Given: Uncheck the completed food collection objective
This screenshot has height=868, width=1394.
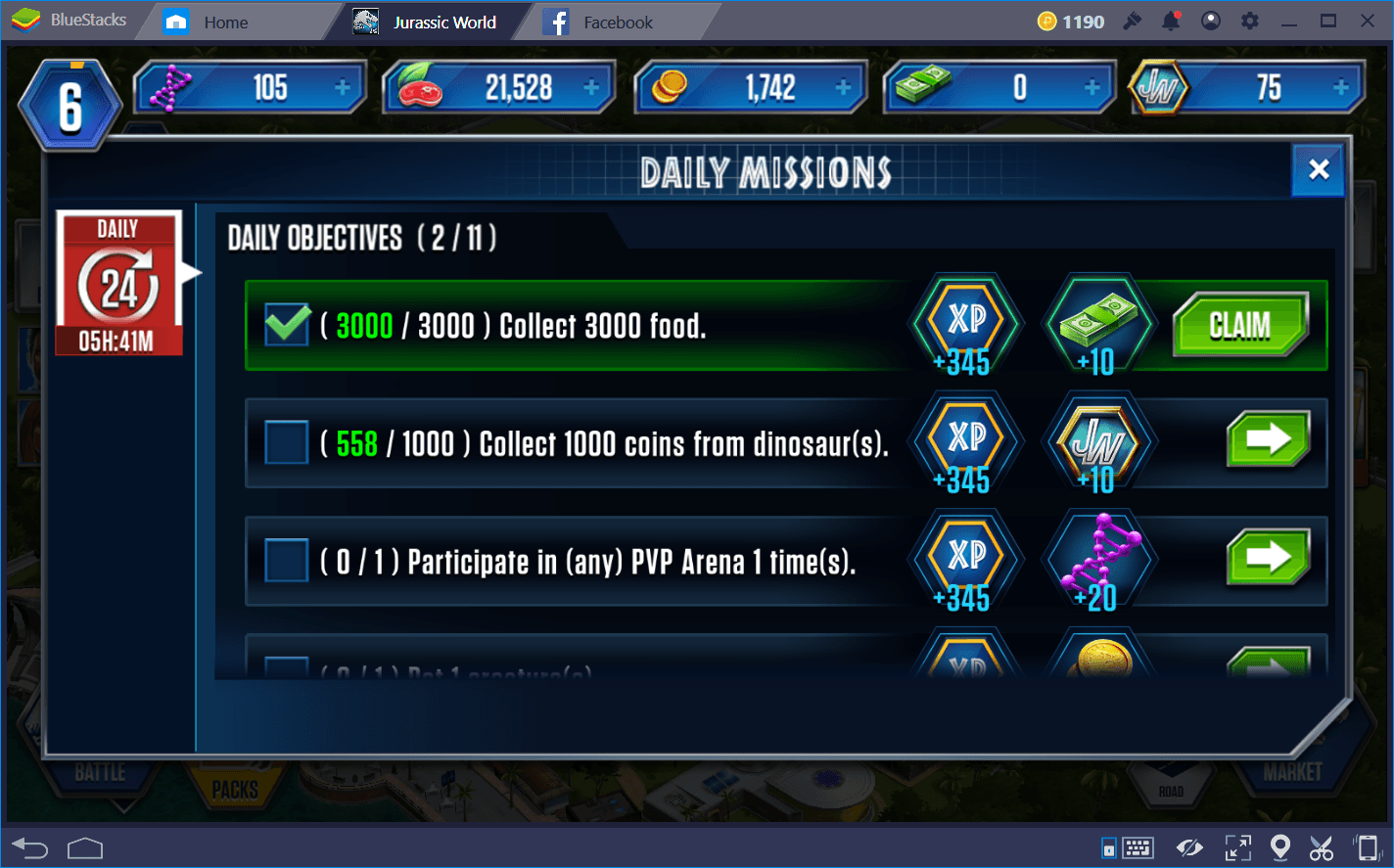Looking at the screenshot, I should [286, 324].
